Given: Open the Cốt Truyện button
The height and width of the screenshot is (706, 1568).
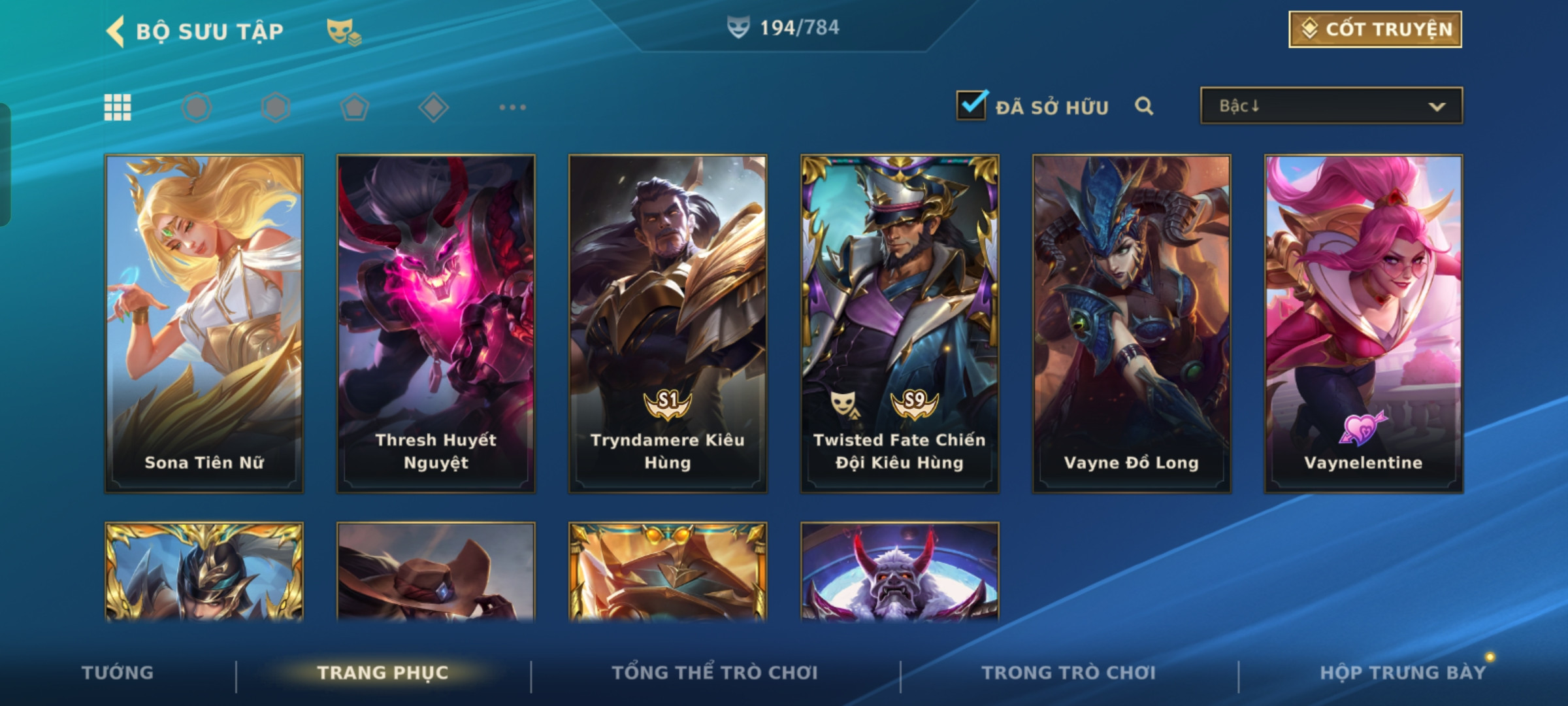Looking at the screenshot, I should 1375,29.
